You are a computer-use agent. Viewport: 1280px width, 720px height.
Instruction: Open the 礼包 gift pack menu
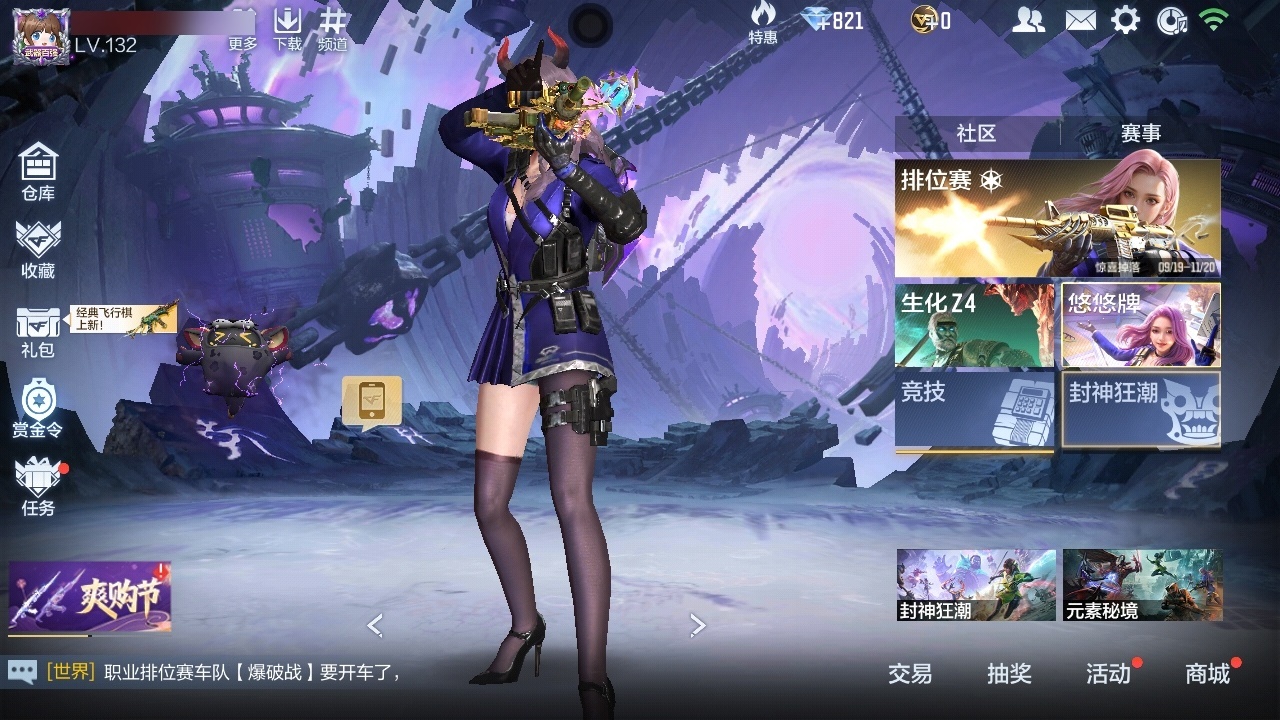38,330
